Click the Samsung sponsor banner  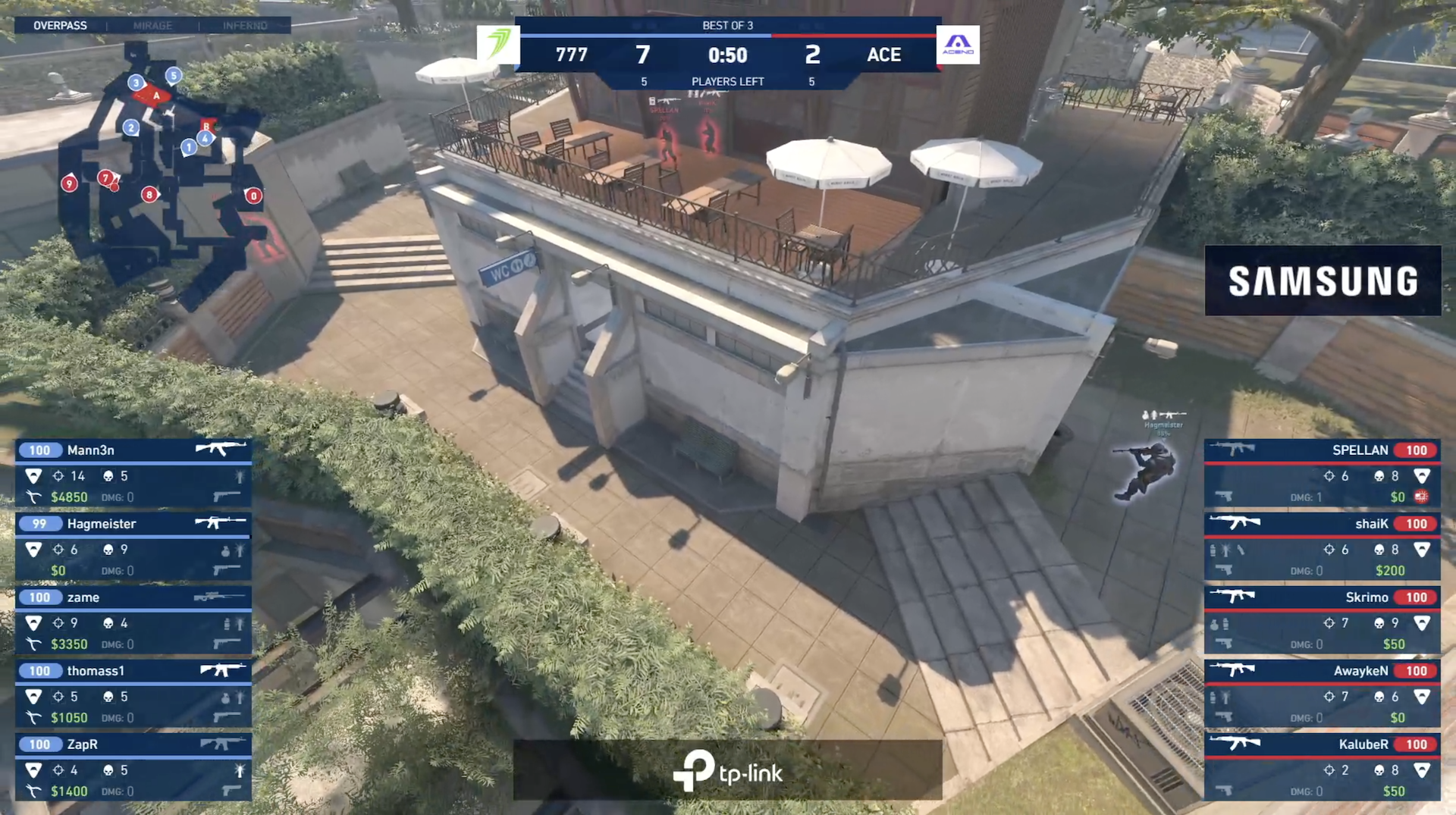click(x=1323, y=281)
